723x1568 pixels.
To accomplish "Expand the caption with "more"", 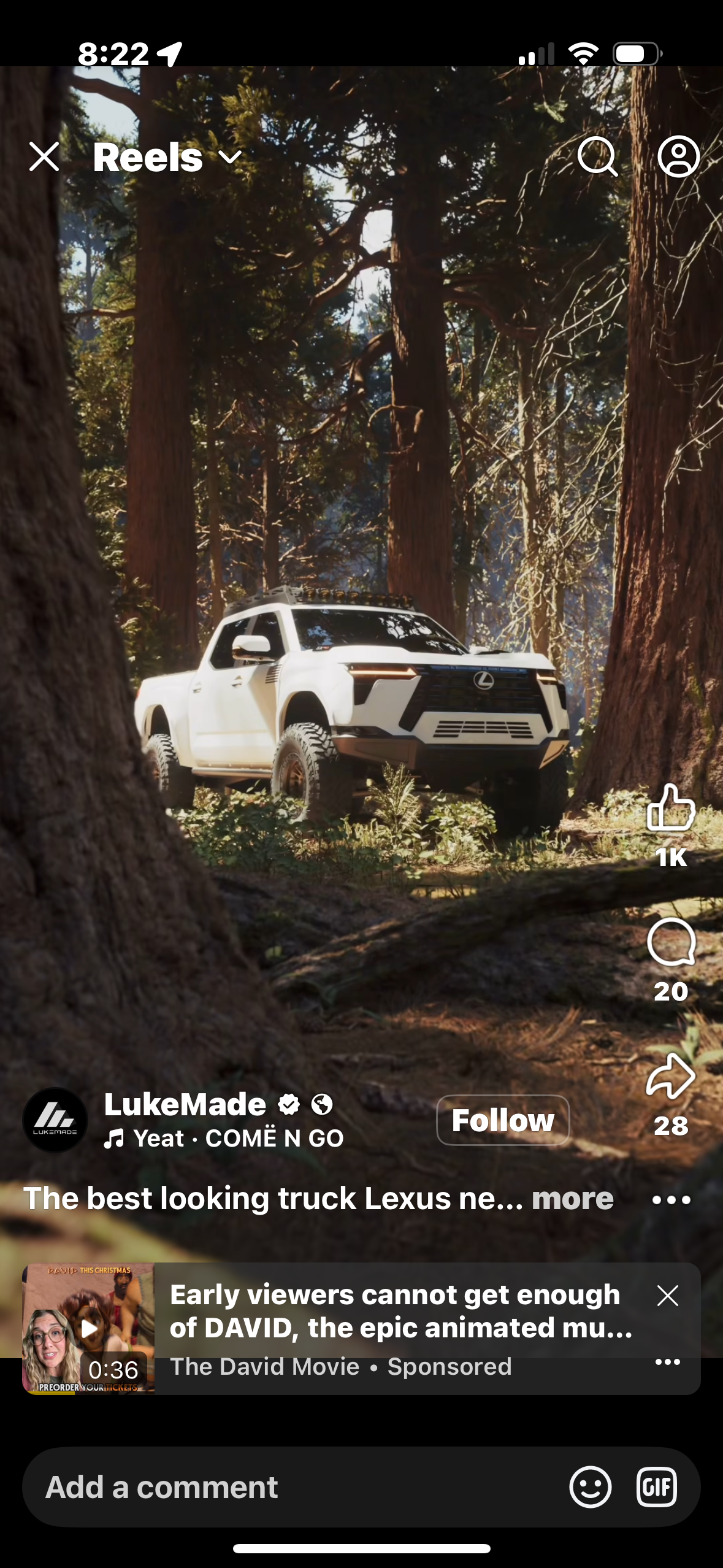I will click(572, 1199).
